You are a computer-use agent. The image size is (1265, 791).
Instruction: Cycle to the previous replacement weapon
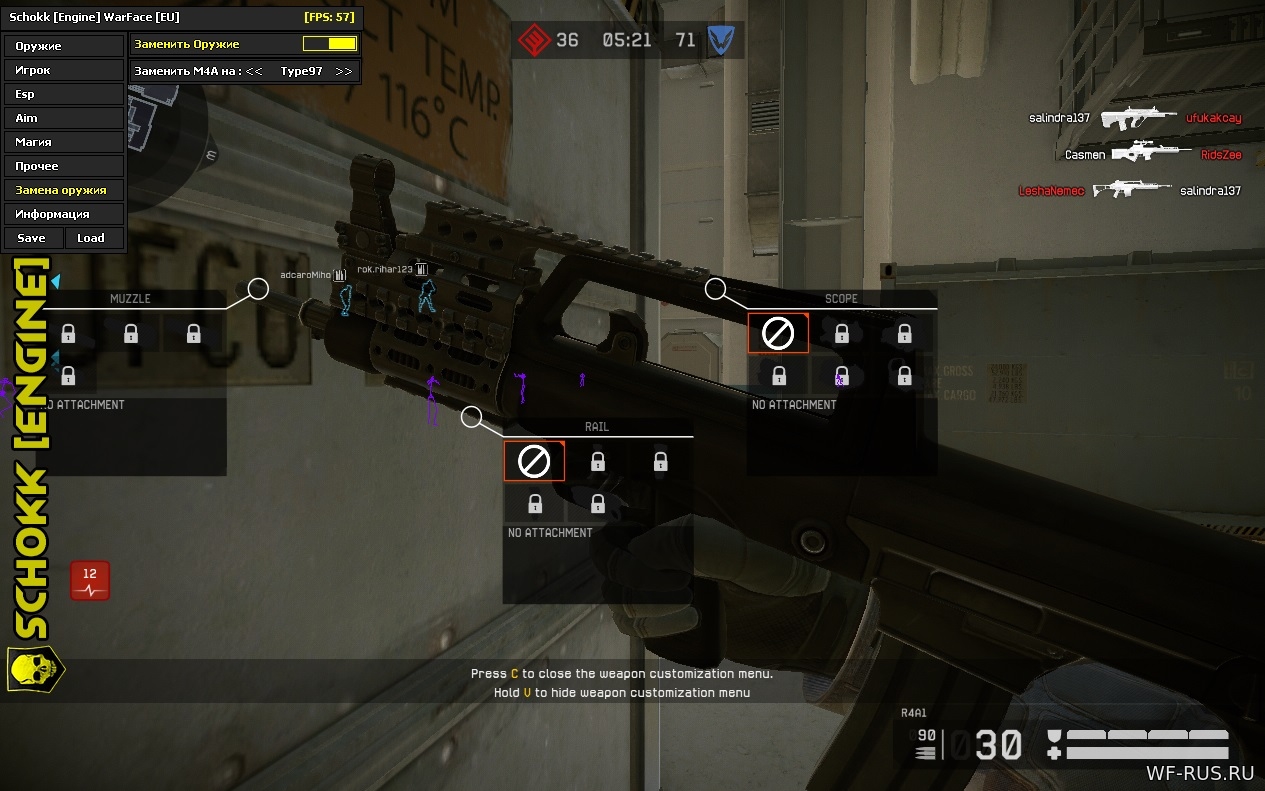[254, 71]
